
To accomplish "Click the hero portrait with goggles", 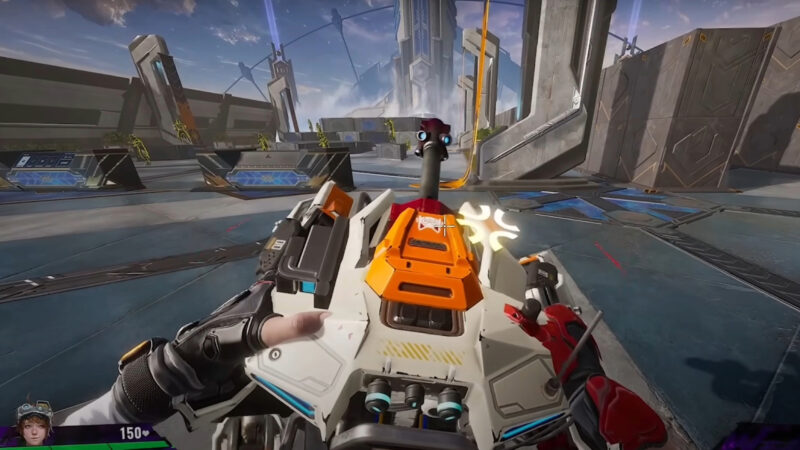I will pos(33,422).
